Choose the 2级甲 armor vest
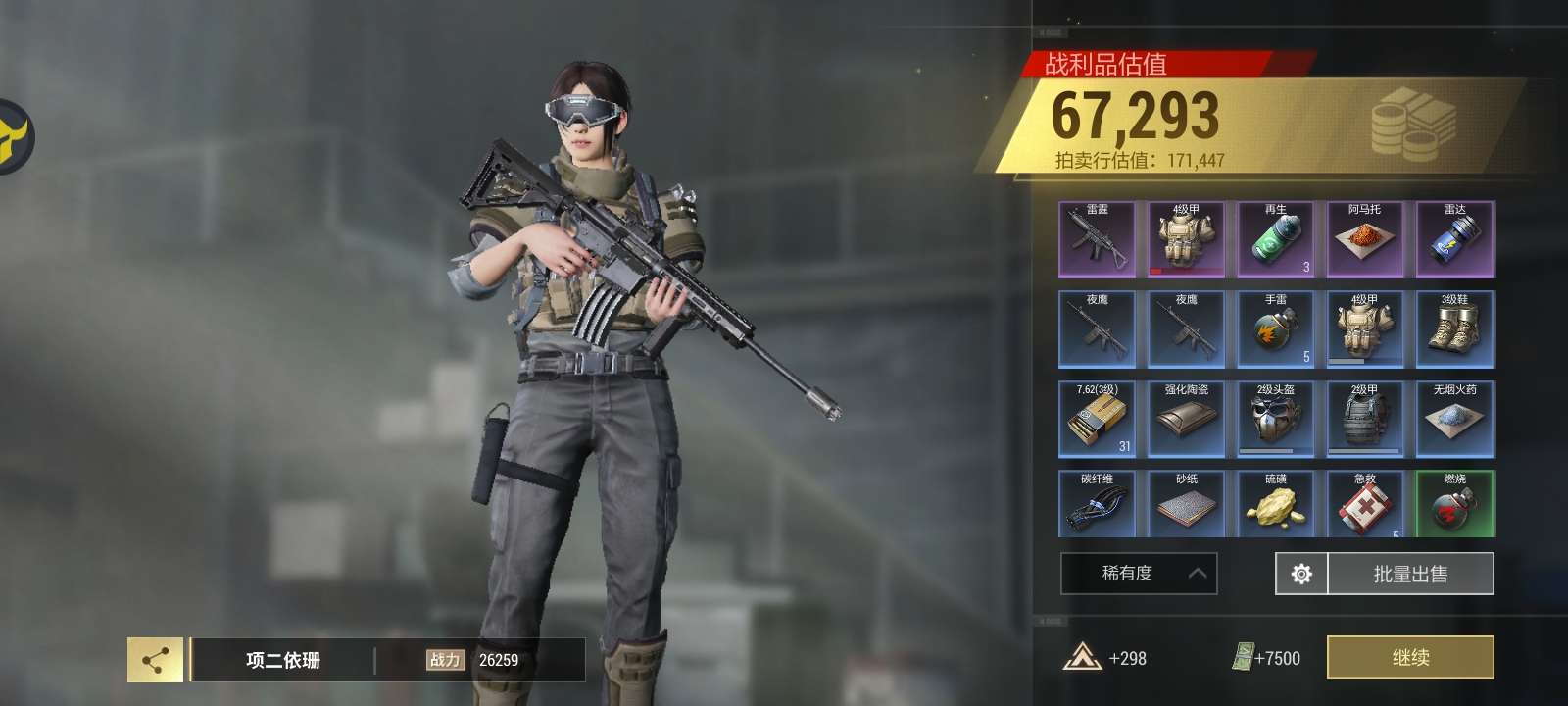This screenshot has height=706, width=1568. tap(1365, 420)
